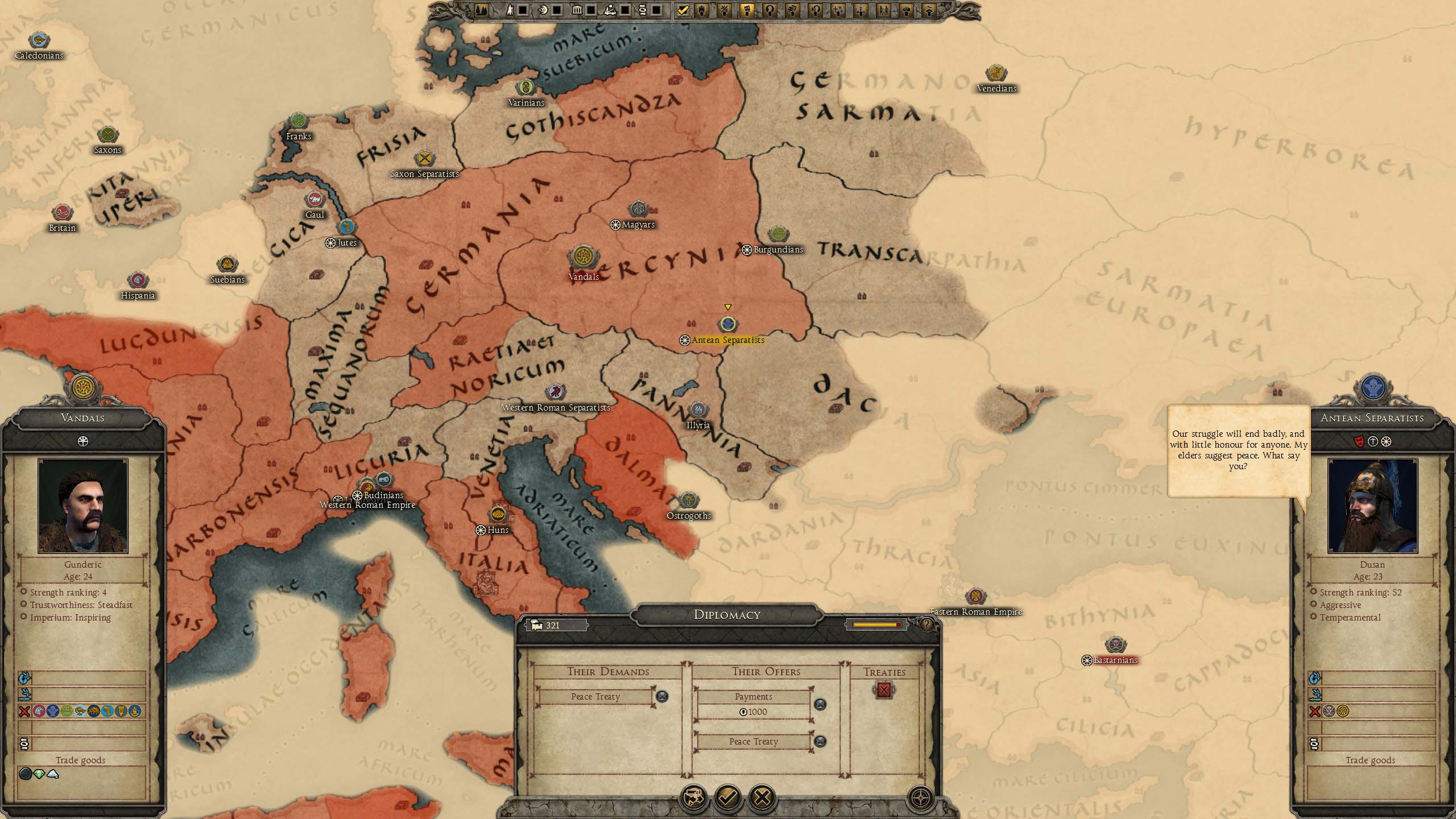
Task: Click the Vandals leader Gunderic portrait
Action: tap(83, 506)
